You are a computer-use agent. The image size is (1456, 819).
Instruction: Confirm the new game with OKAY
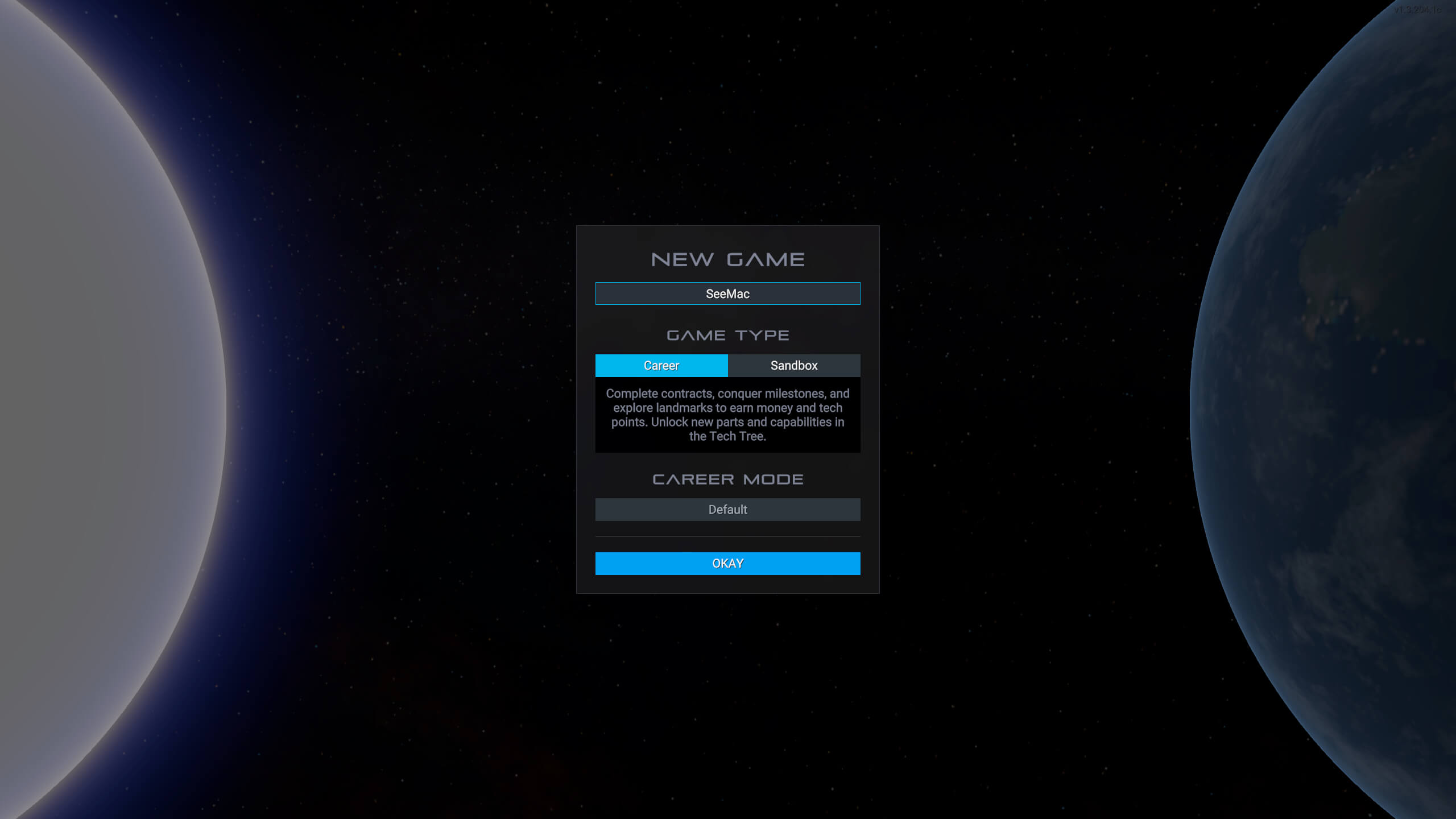point(727,563)
